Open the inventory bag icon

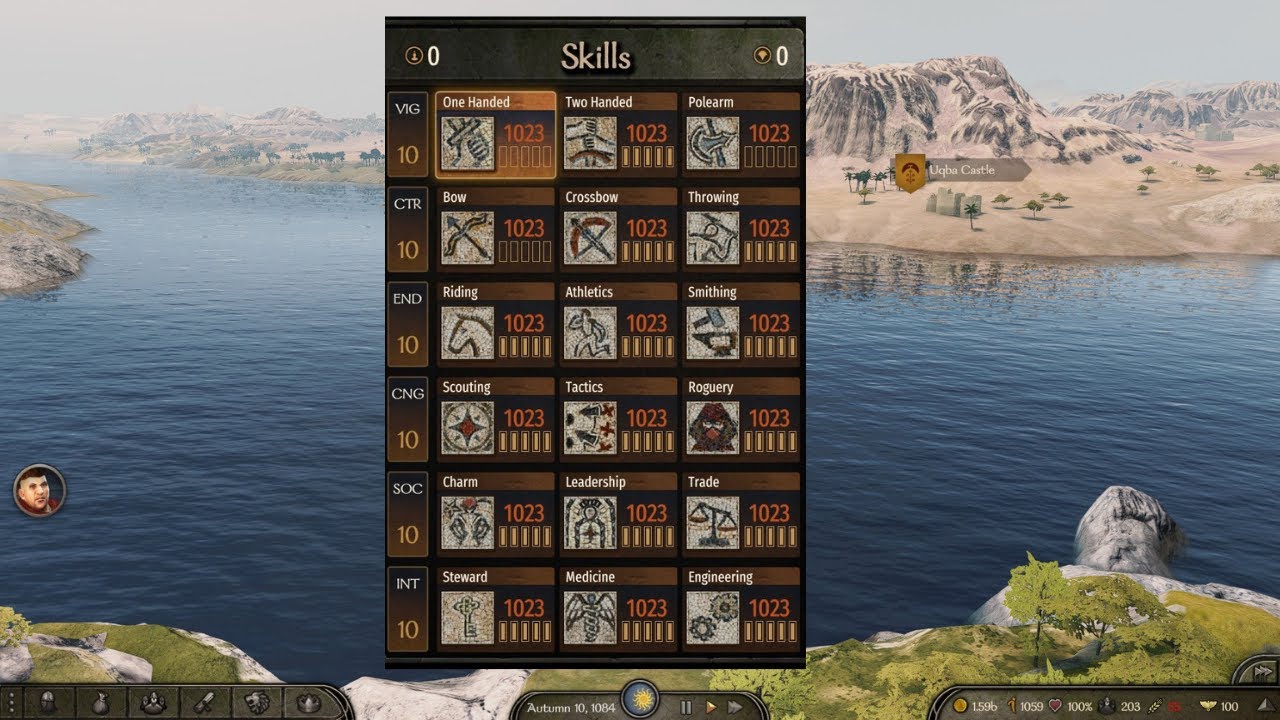pos(100,702)
